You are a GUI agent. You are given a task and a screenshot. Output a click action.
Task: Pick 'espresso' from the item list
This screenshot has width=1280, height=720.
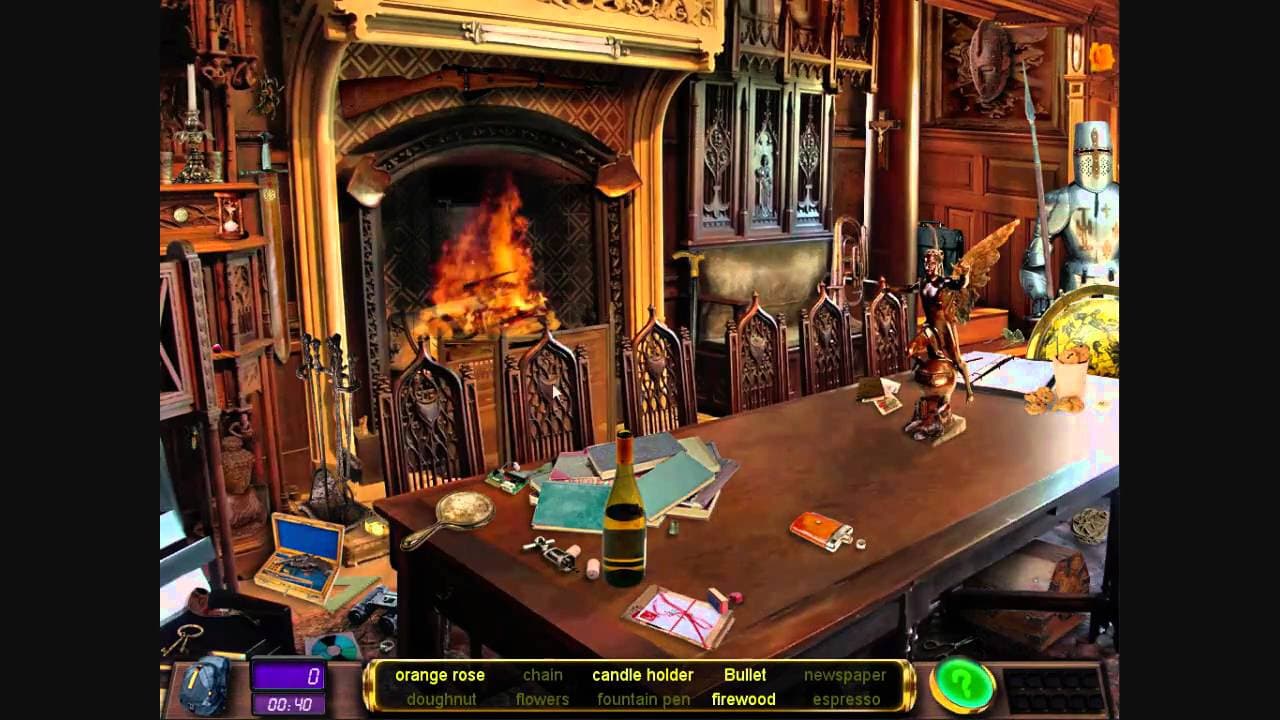[x=846, y=699]
